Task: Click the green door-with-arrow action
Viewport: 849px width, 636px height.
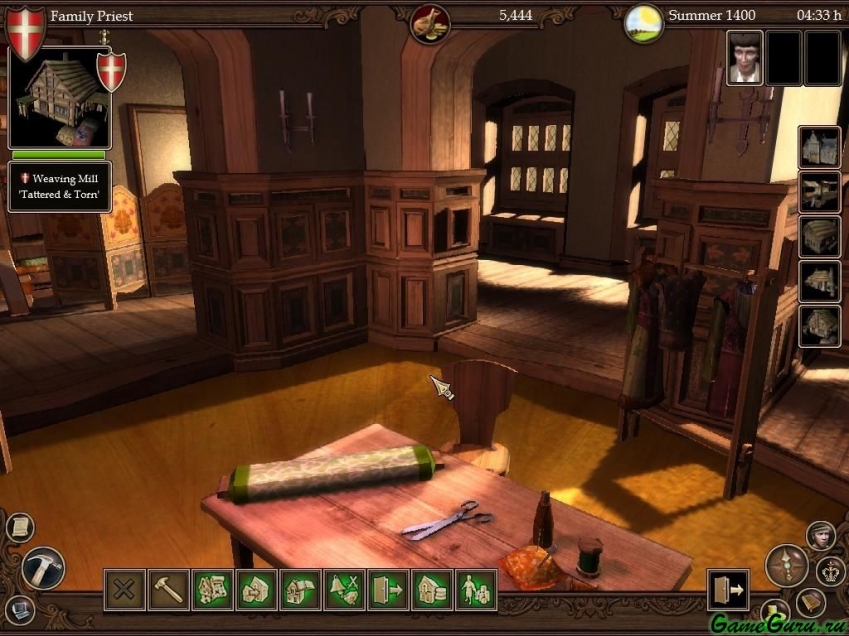Action: point(388,590)
